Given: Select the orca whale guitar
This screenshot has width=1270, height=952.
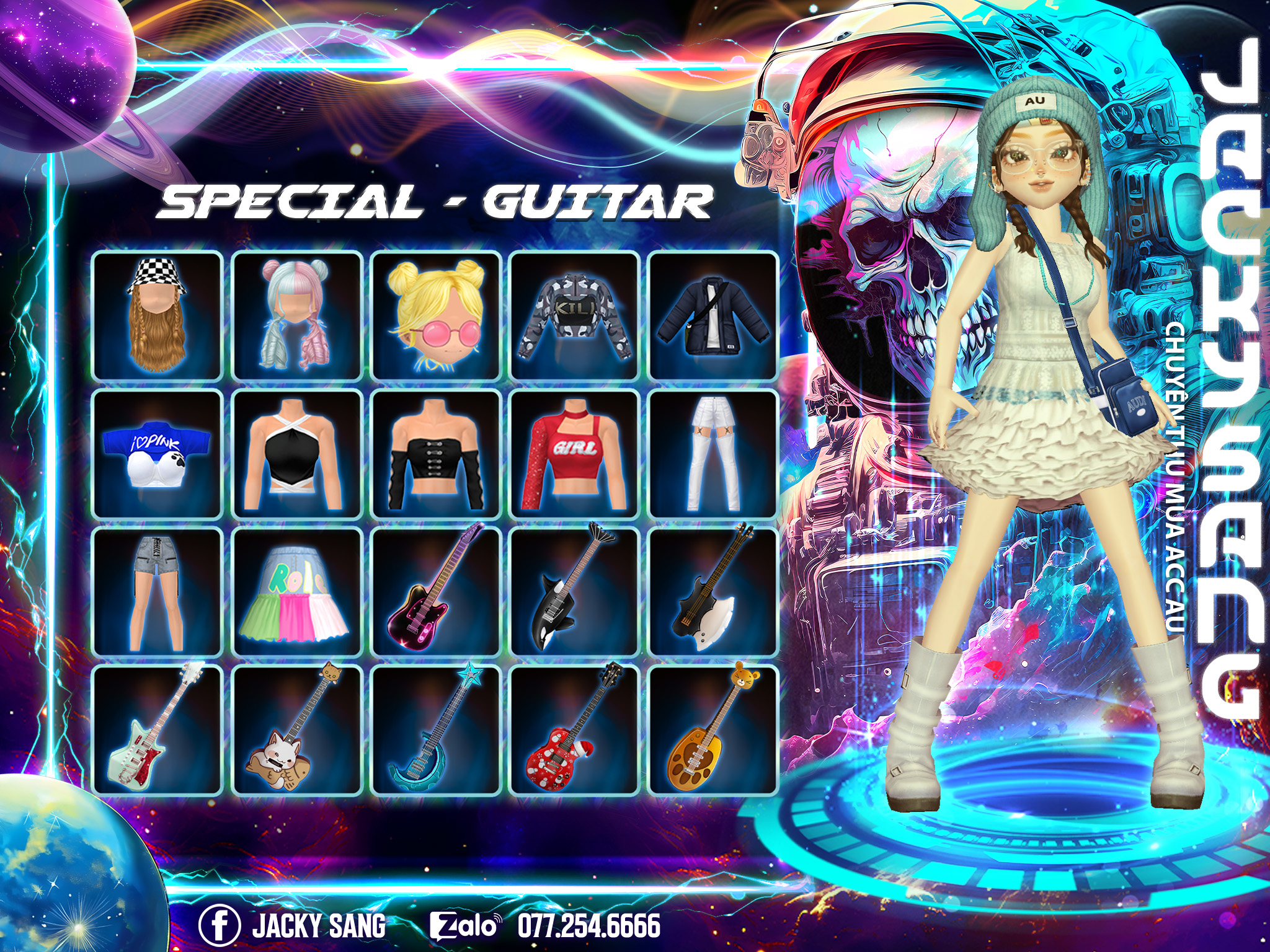Looking at the screenshot, I should (x=574, y=592).
